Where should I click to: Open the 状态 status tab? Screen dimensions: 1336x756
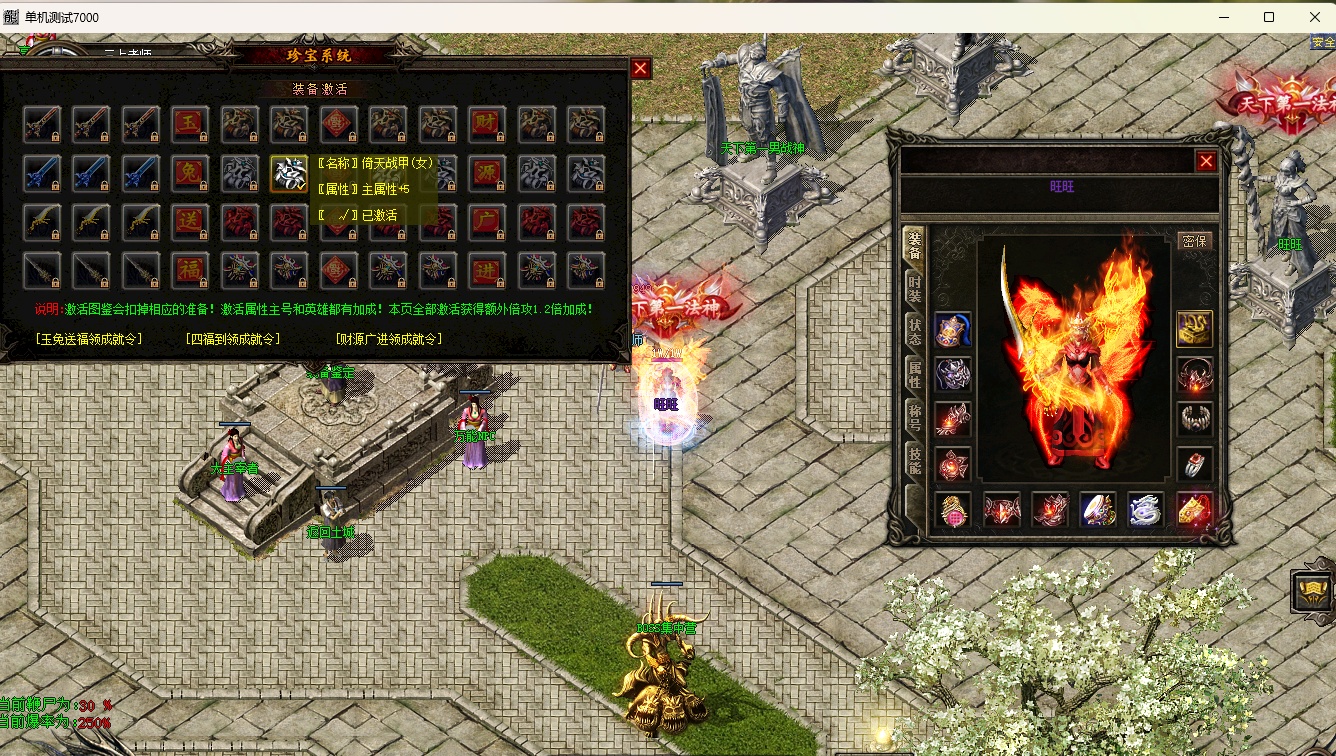[914, 332]
